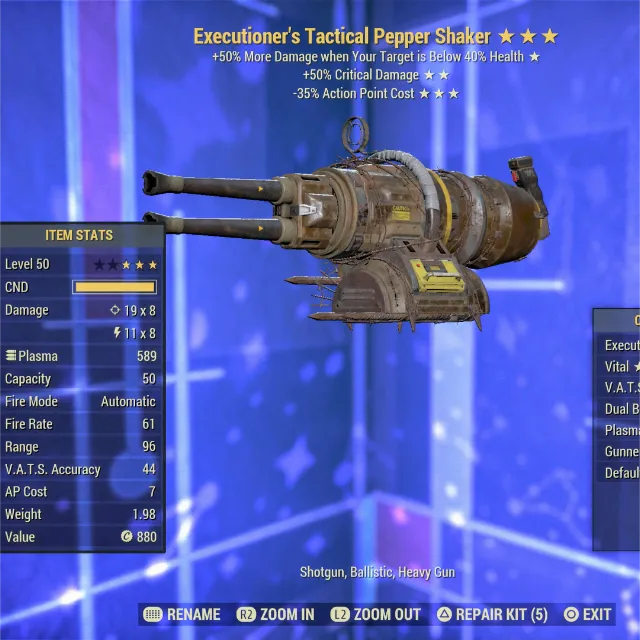Click the Zoom In option
The image size is (640, 640).
tap(276, 614)
